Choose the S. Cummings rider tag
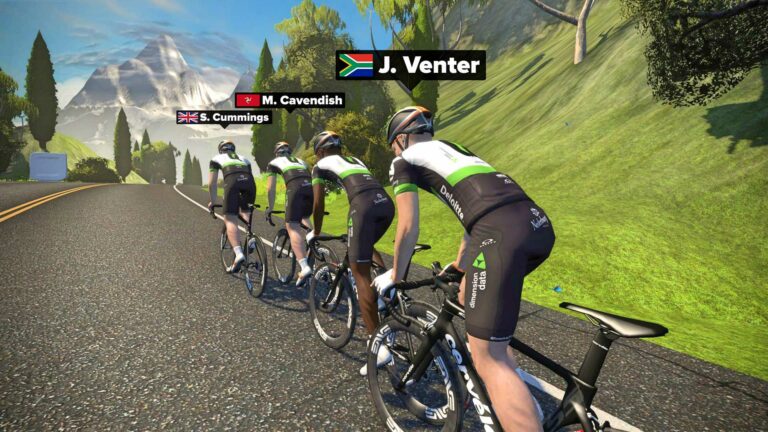The width and height of the screenshot is (768, 432). click(x=223, y=117)
